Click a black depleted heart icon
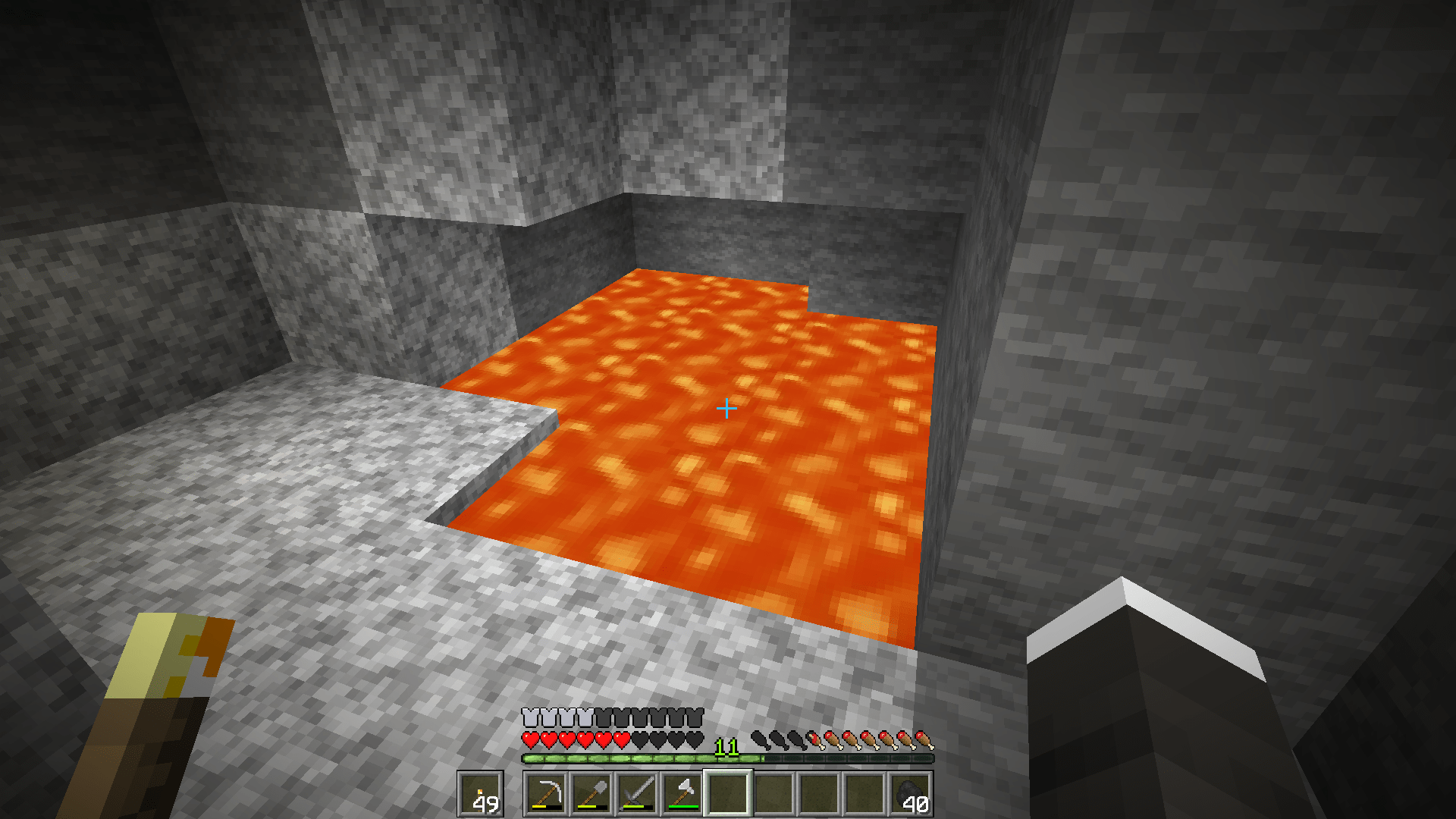 pos(657,740)
